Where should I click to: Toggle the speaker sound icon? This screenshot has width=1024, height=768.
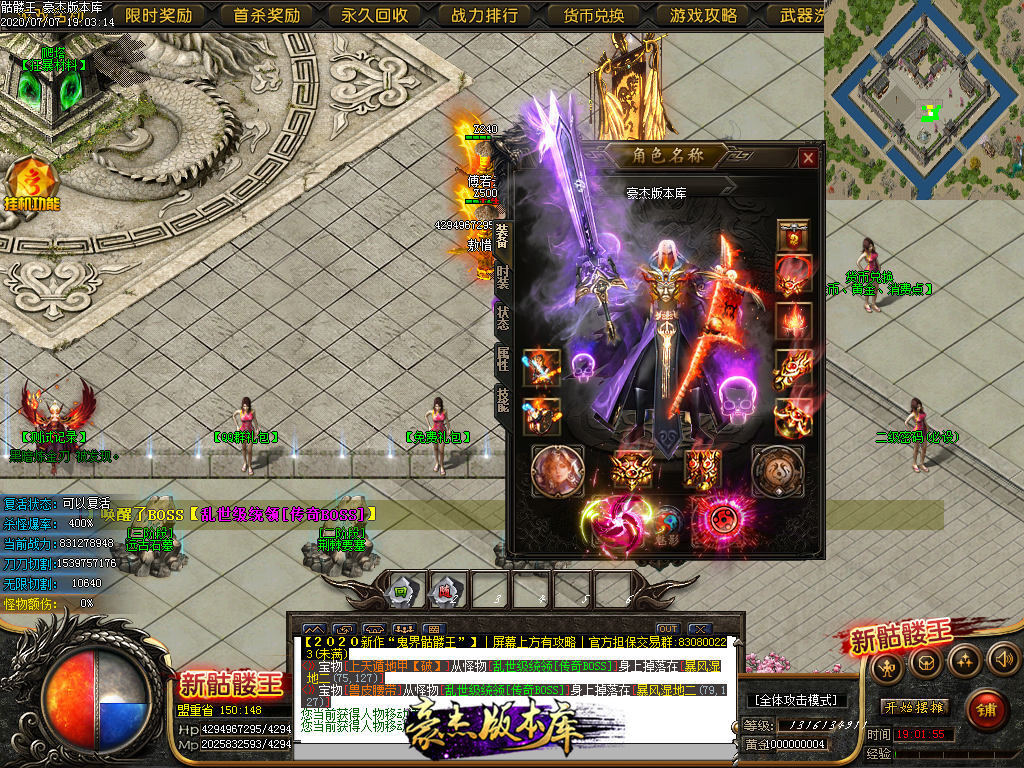1002,660
